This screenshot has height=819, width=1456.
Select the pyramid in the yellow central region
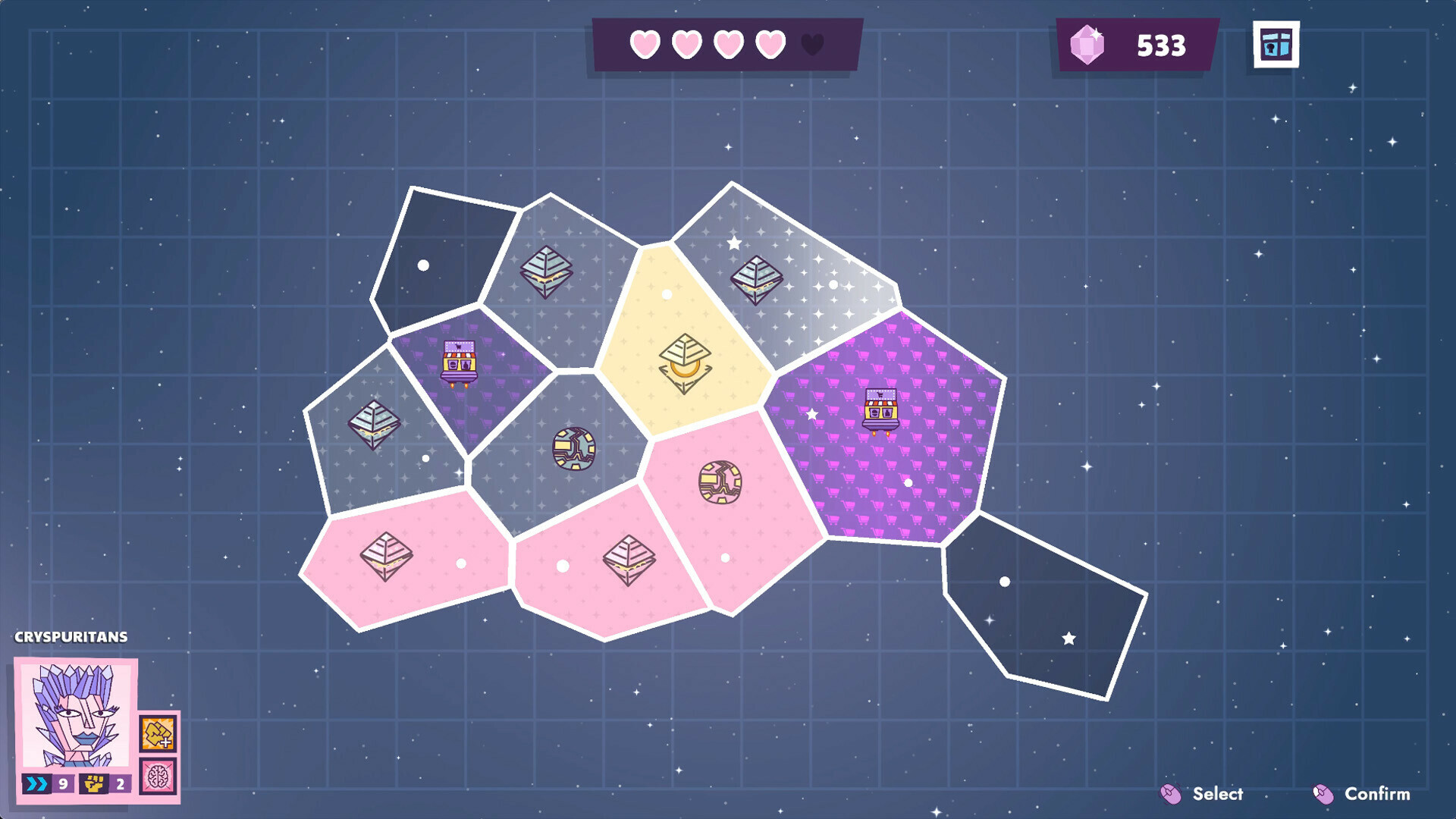coord(686,364)
